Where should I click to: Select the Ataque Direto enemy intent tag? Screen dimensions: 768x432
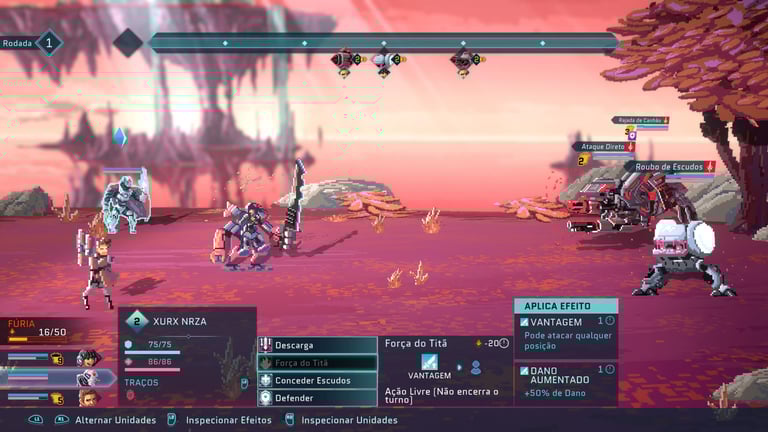click(x=603, y=147)
